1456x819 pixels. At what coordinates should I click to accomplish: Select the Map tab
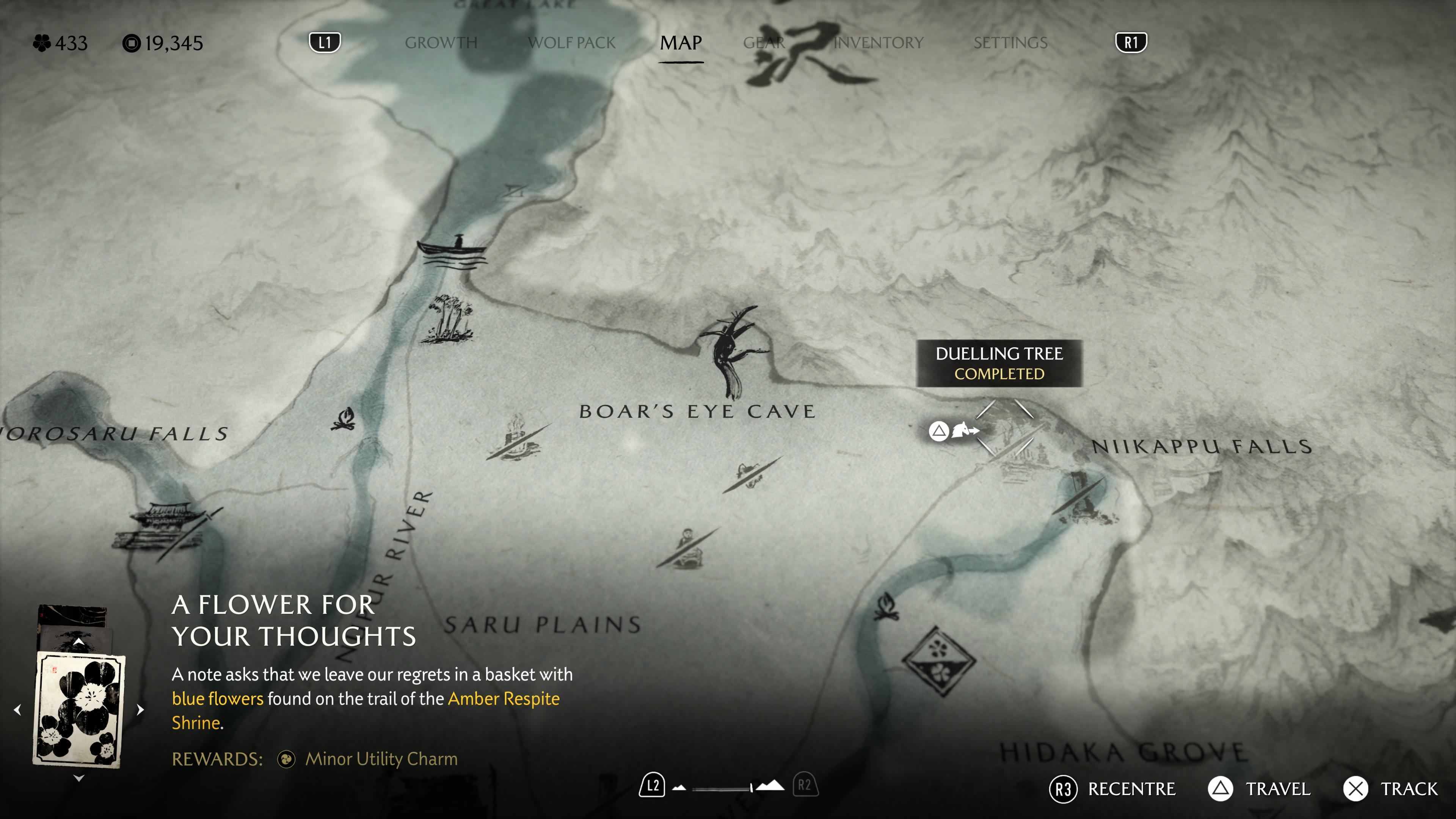pos(681,43)
